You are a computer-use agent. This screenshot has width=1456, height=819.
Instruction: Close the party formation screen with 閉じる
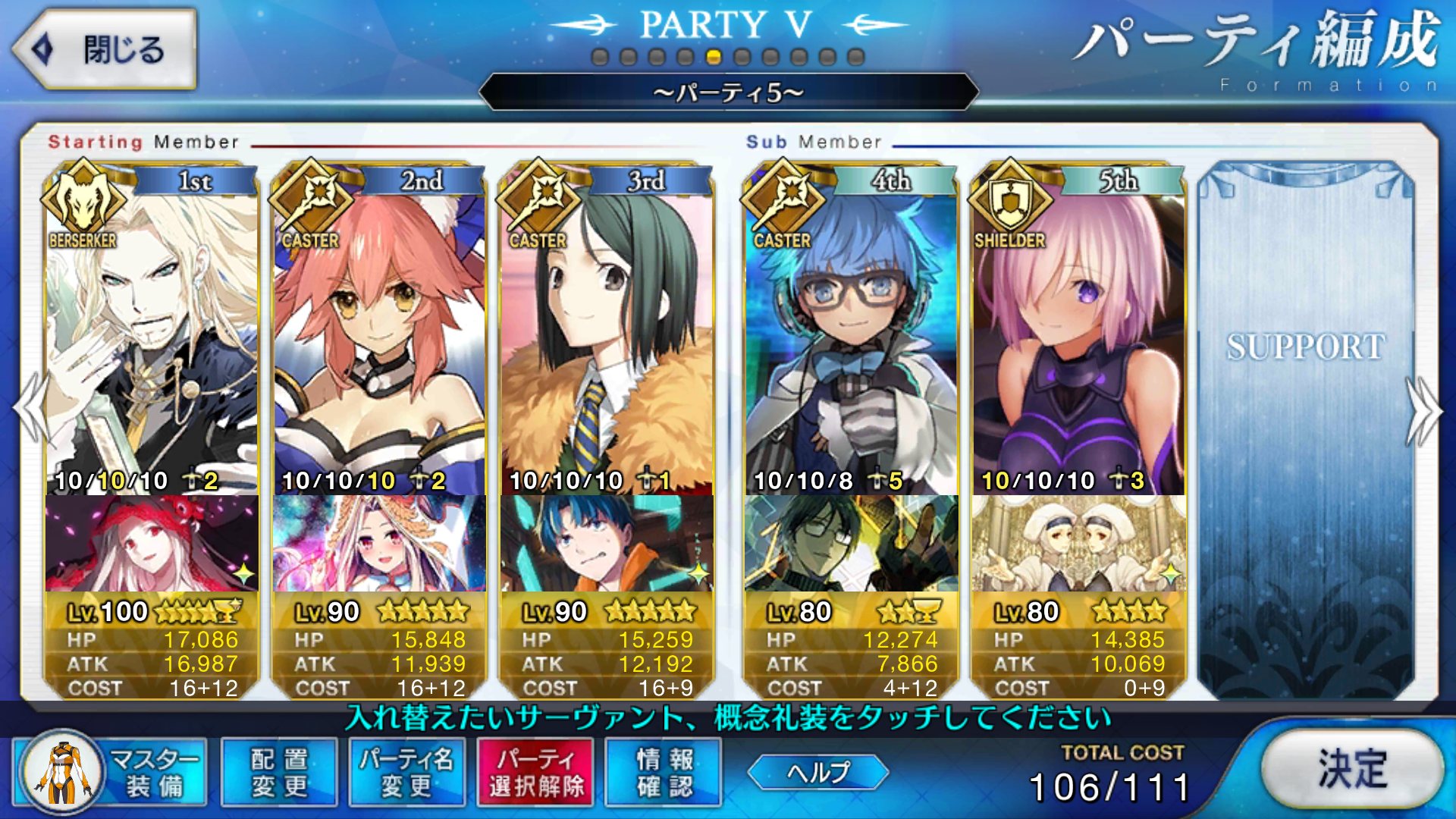105,50
